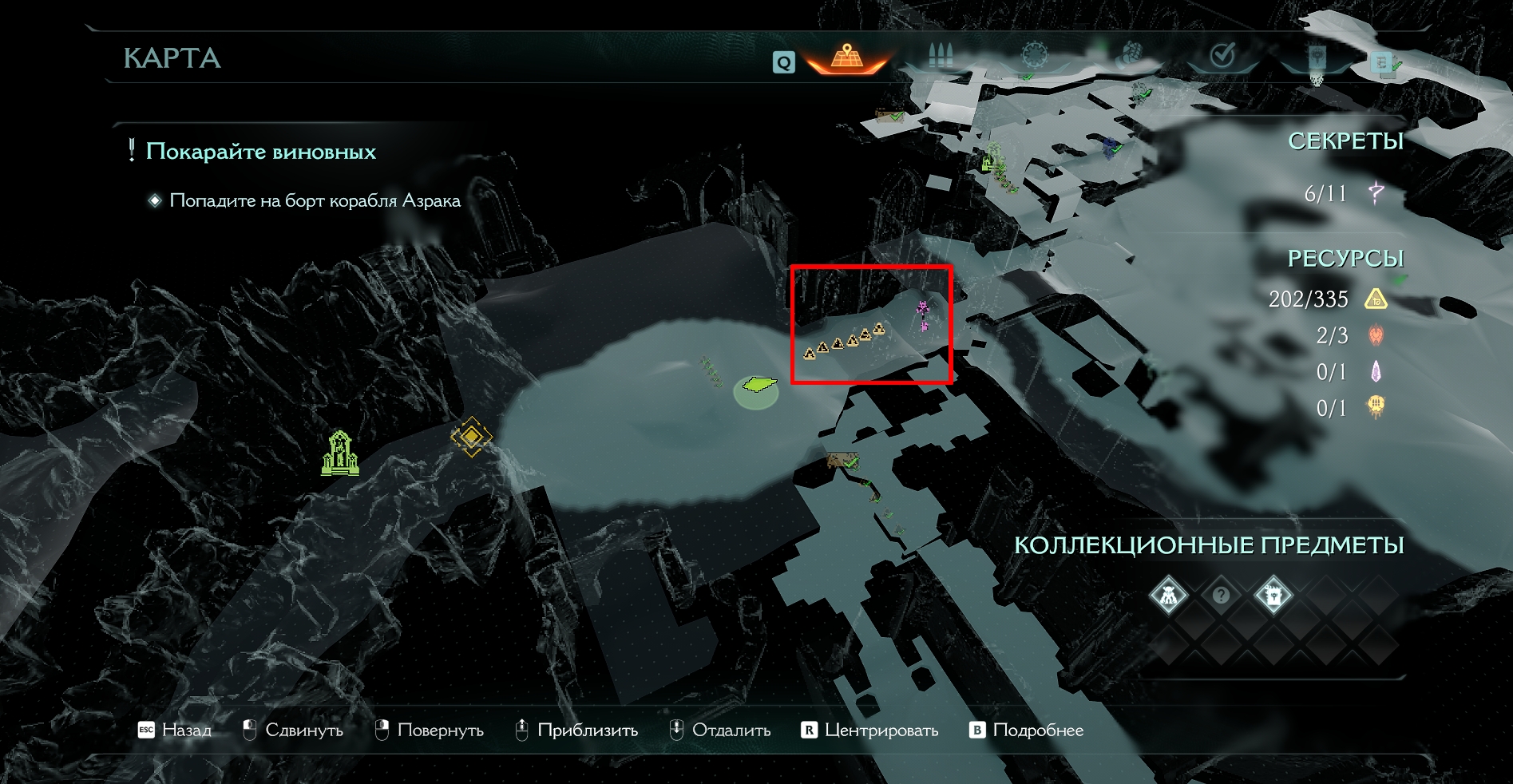Click the green gate marker on the map

339,453
